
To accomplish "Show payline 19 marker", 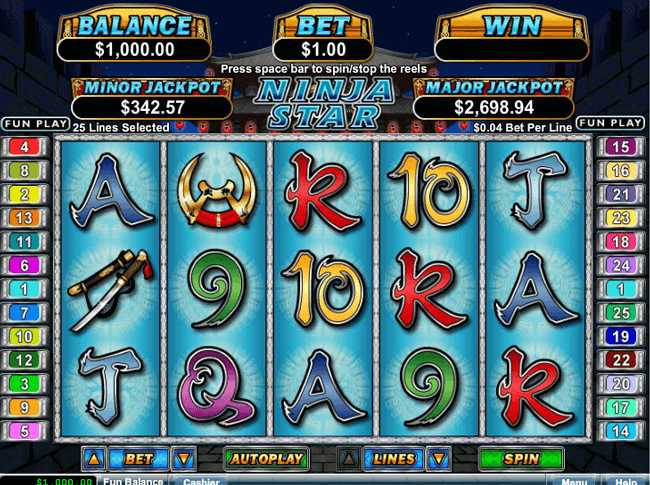I will tap(622, 337).
